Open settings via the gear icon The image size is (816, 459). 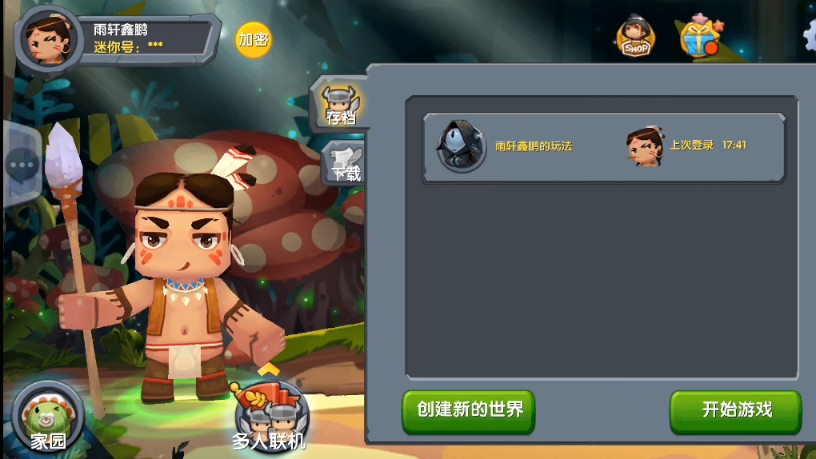pyautogui.click(x=810, y=35)
